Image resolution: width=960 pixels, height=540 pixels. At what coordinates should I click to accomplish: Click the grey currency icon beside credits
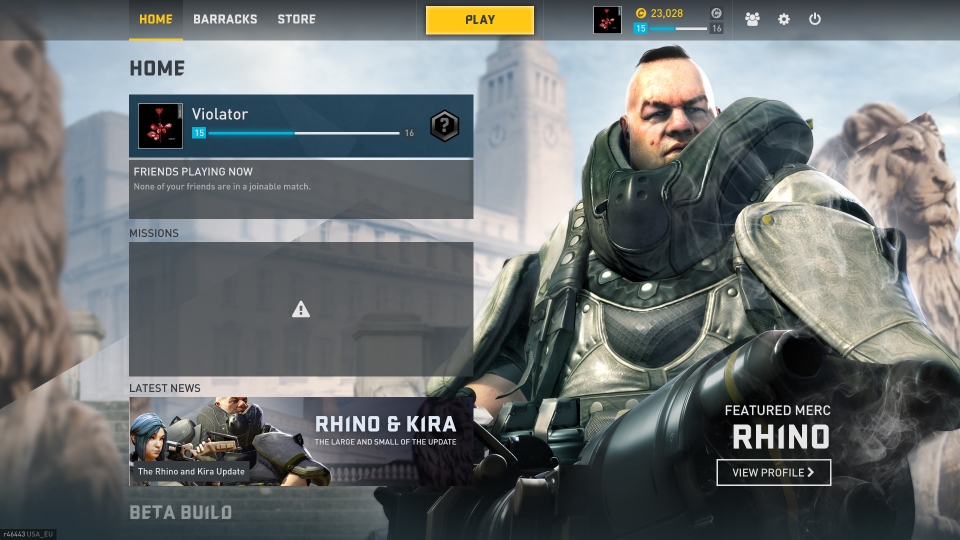coord(716,13)
